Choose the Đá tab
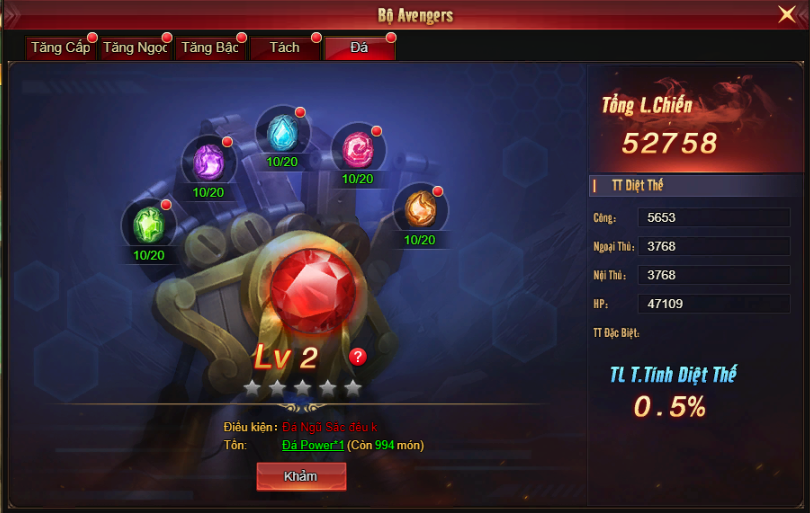The width and height of the screenshot is (810, 513). (359, 48)
